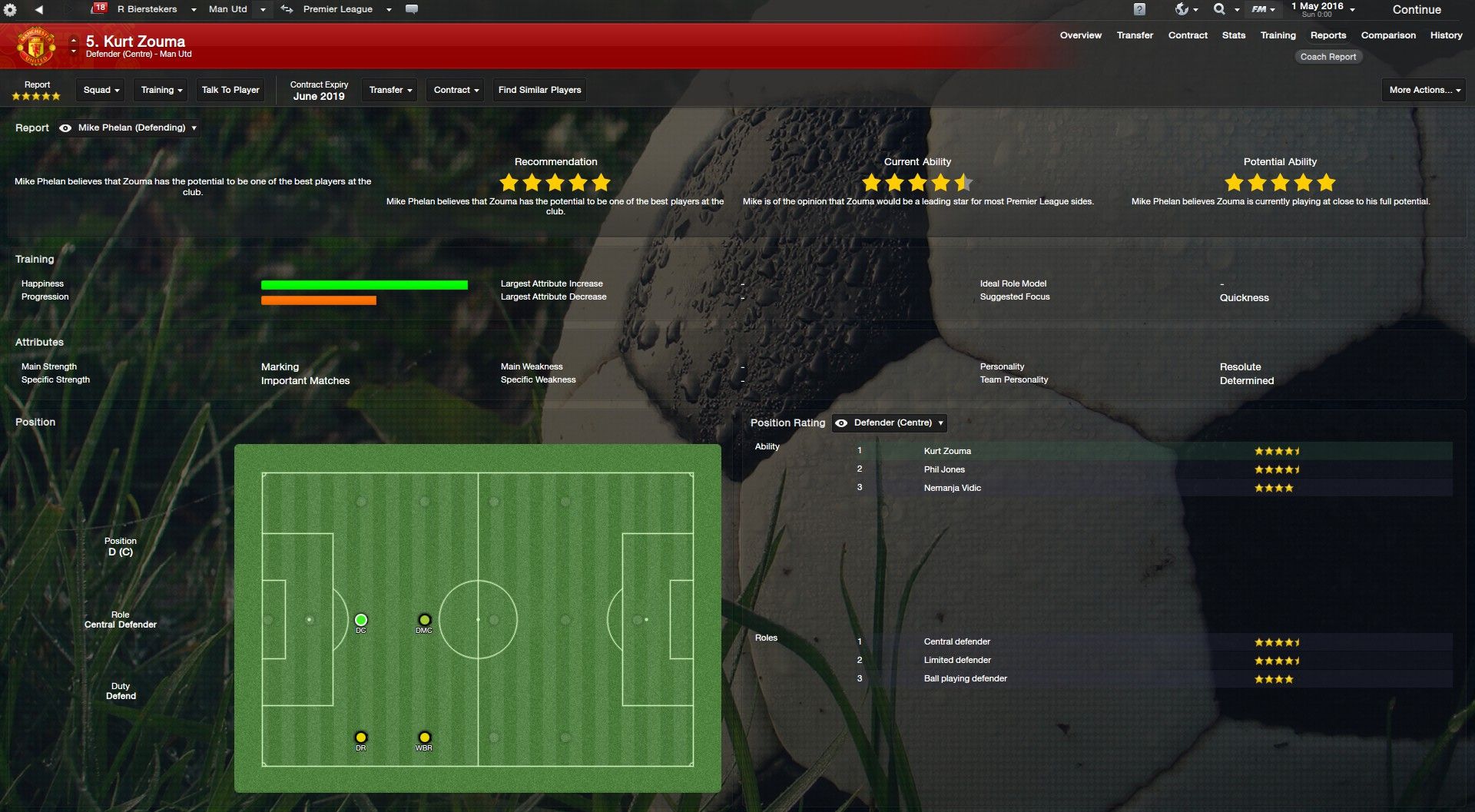This screenshot has height=812, width=1475.
Task: Select the WBR position dot on pitch
Action: click(424, 737)
